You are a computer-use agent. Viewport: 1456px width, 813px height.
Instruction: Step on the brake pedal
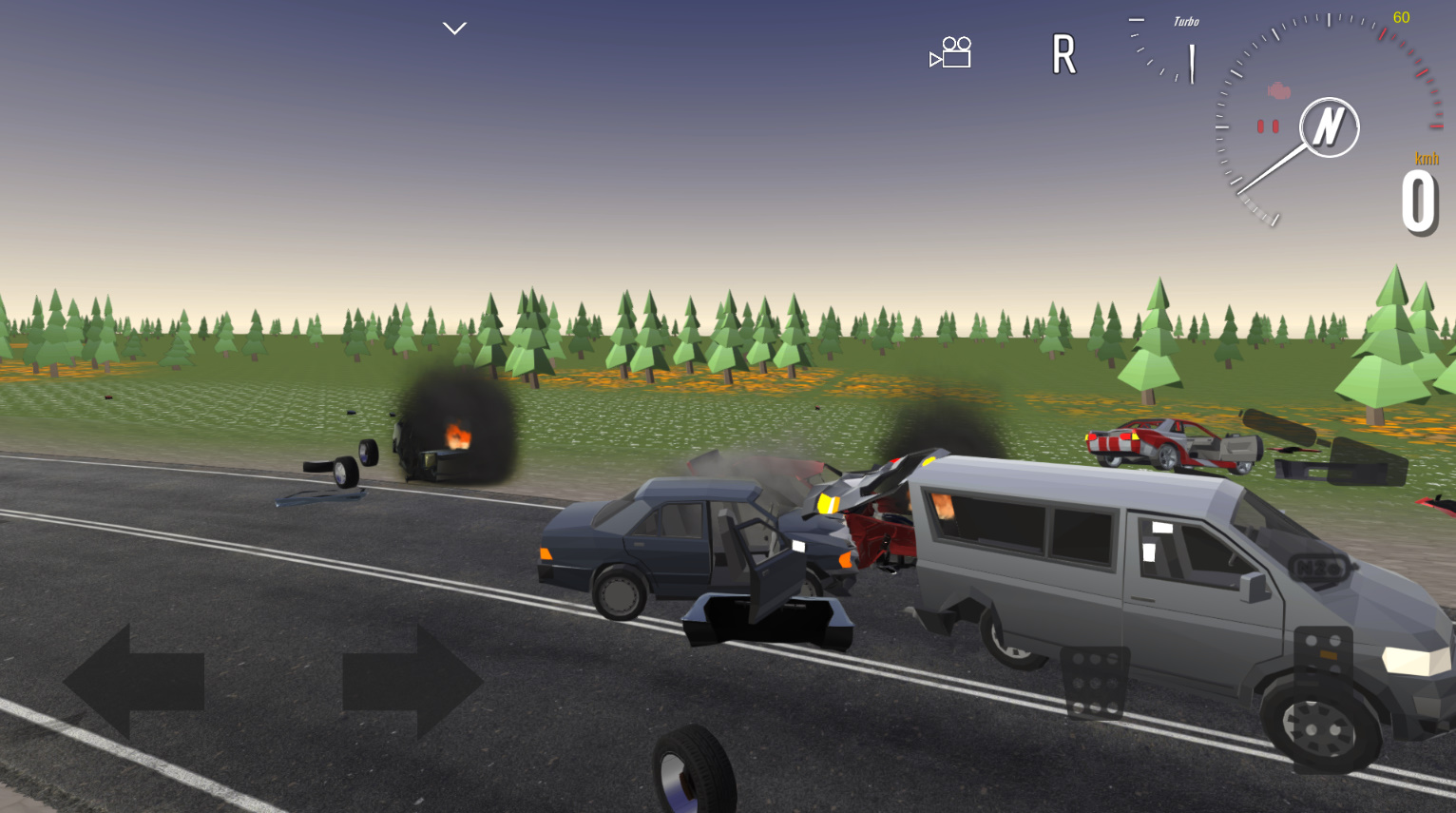(1095, 682)
